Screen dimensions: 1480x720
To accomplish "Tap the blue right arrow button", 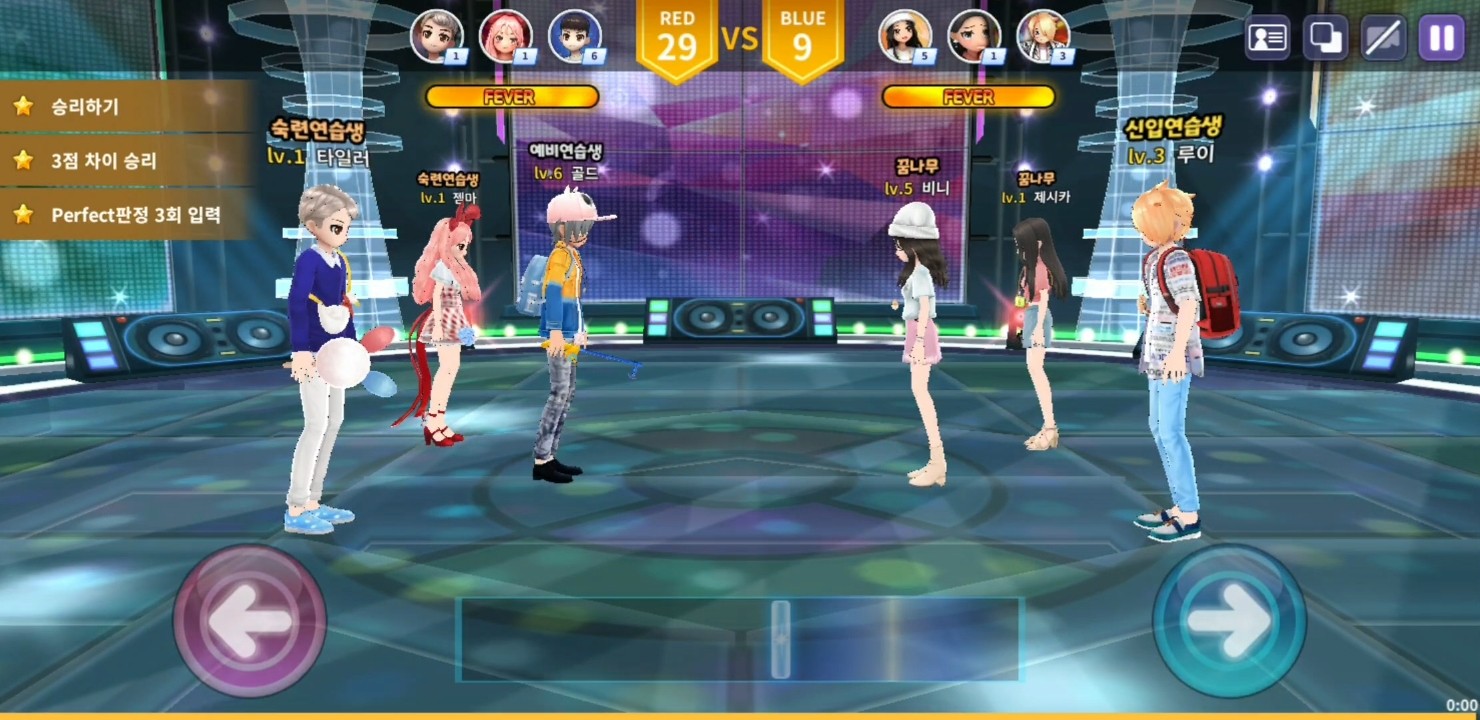I will pyautogui.click(x=1229, y=620).
